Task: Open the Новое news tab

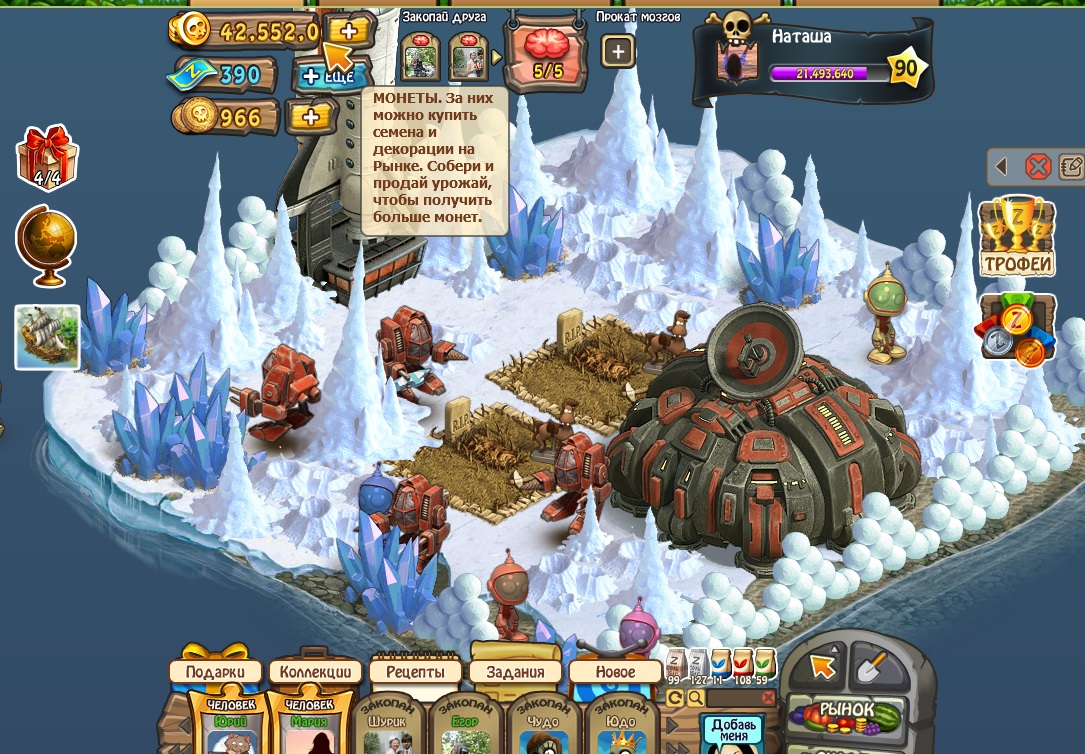Action: click(615, 672)
